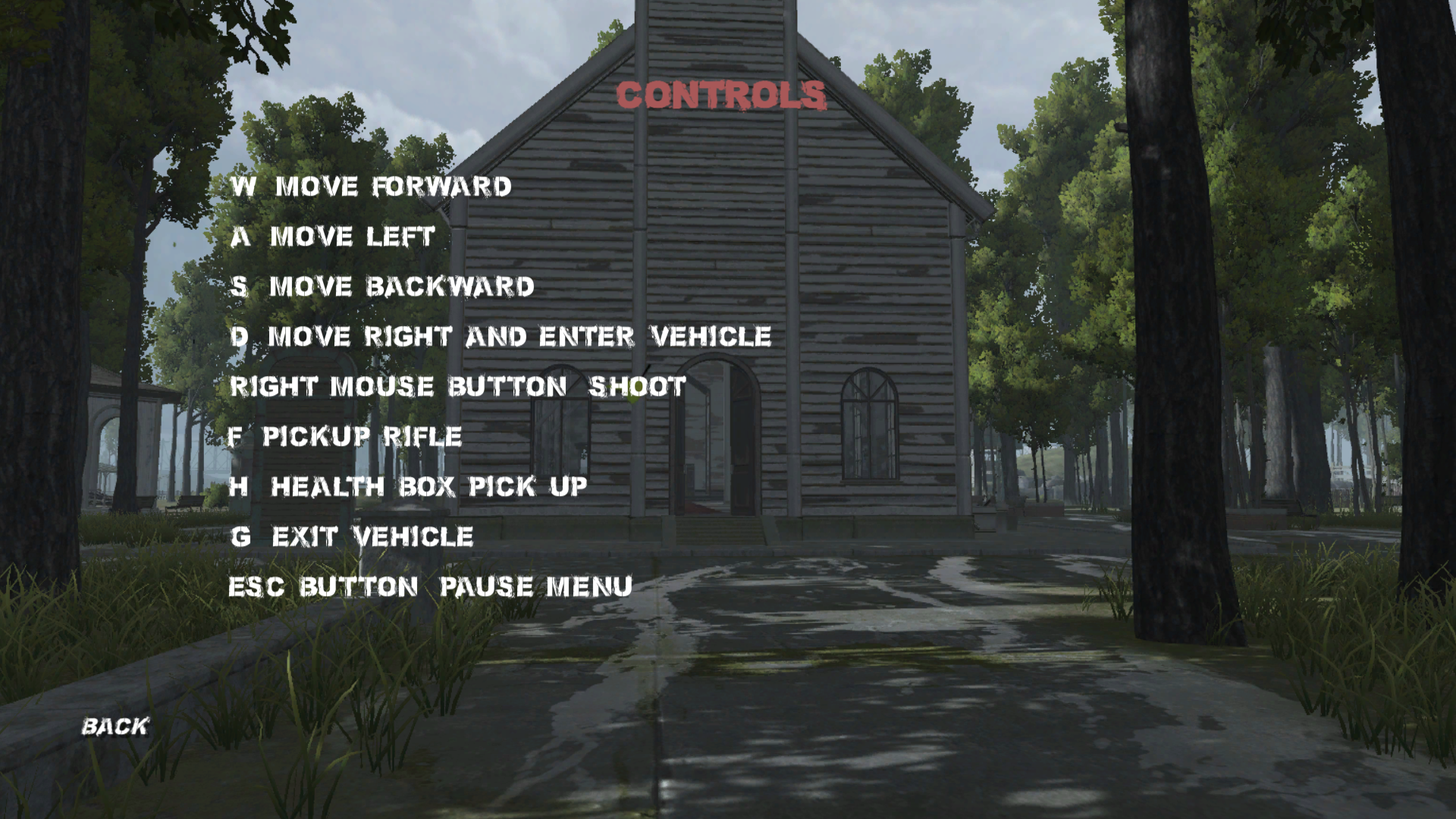Click the S key label

[x=240, y=287]
